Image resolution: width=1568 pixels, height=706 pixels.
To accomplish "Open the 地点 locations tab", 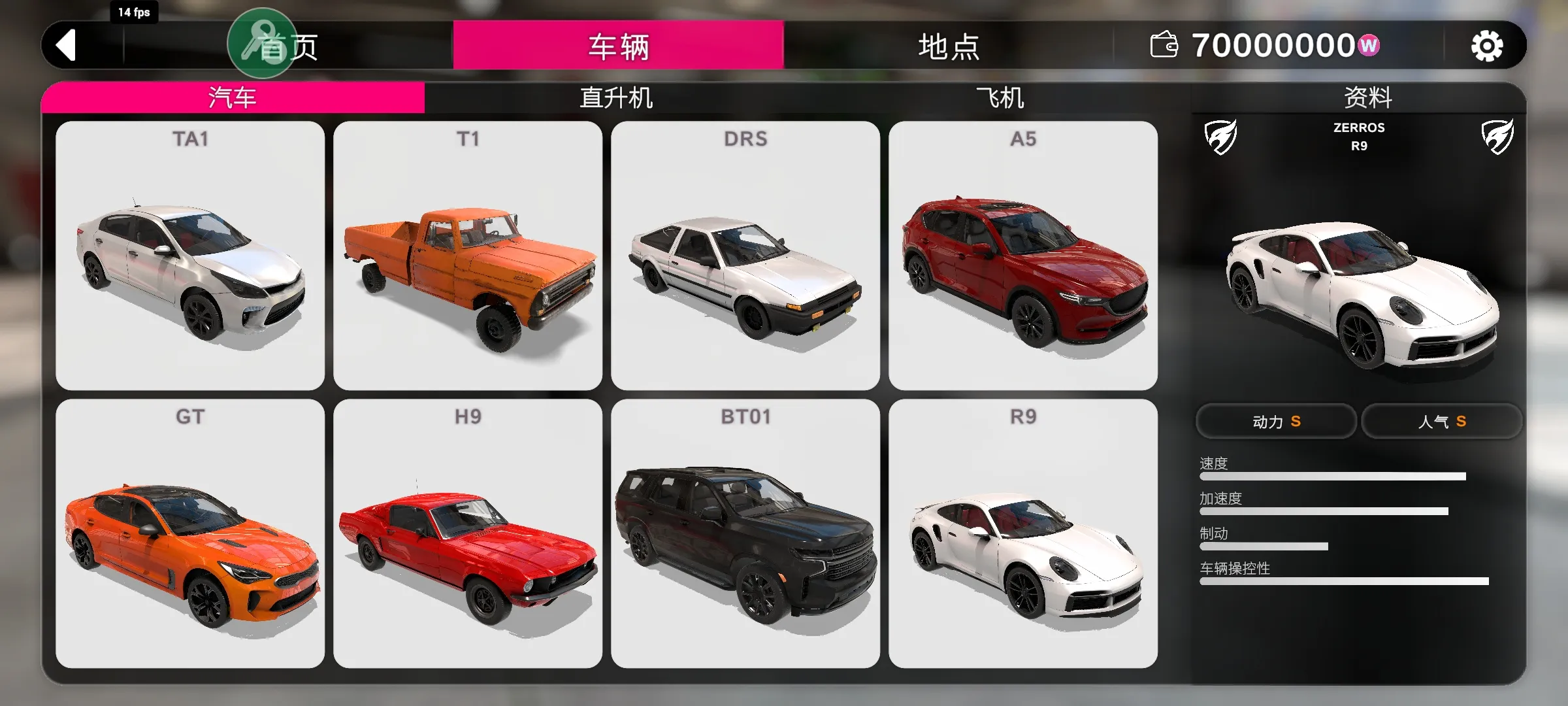I will (948, 46).
